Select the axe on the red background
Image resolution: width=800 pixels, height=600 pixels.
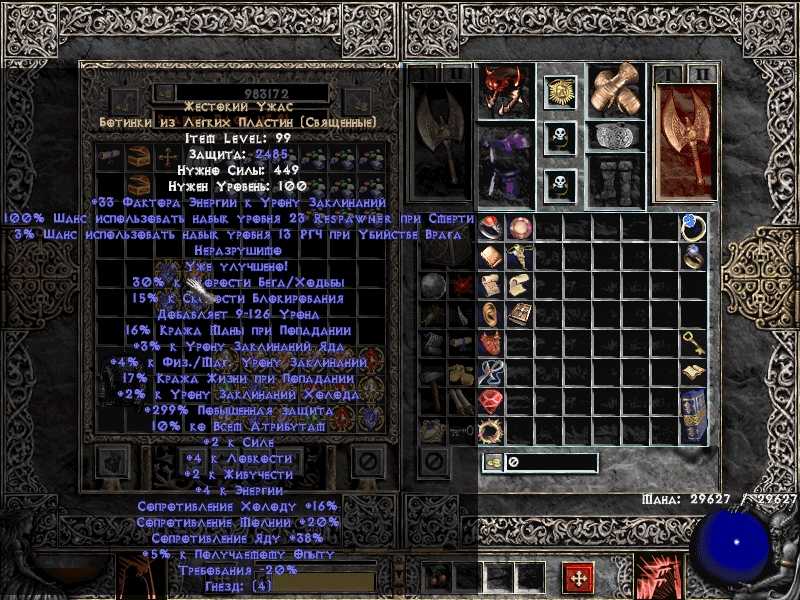coord(685,137)
